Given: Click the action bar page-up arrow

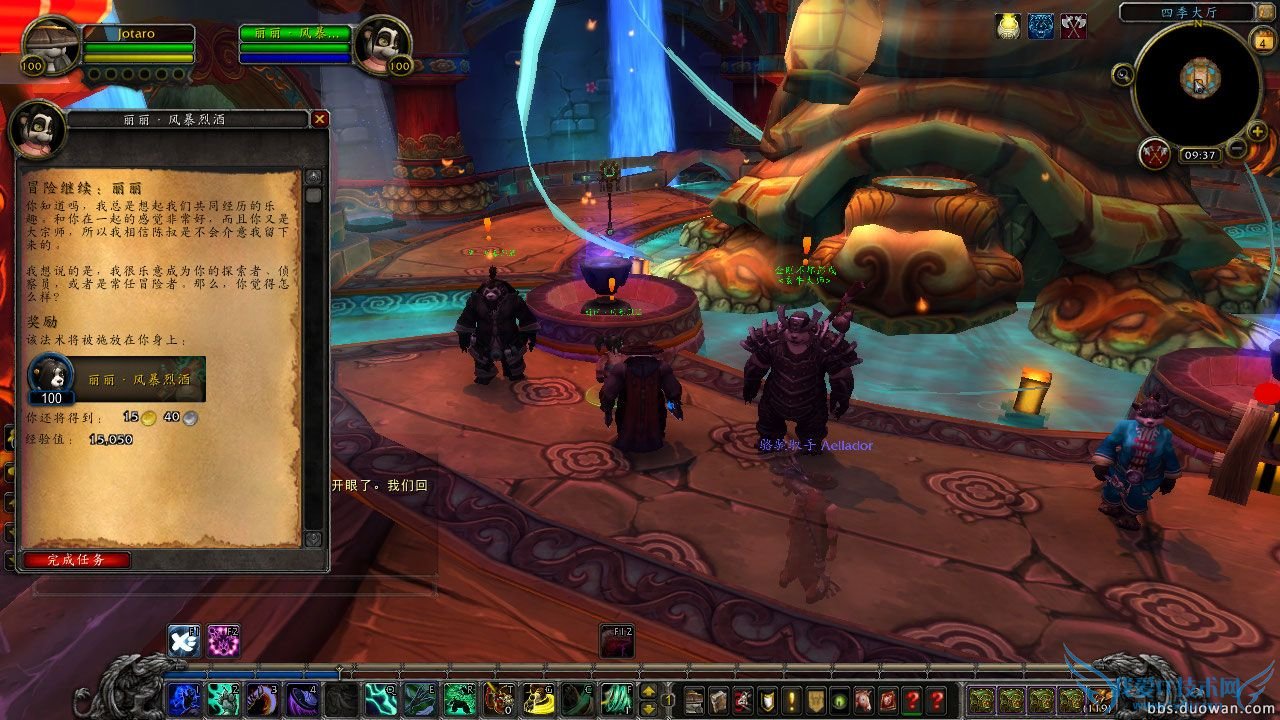Looking at the screenshot, I should [650, 691].
